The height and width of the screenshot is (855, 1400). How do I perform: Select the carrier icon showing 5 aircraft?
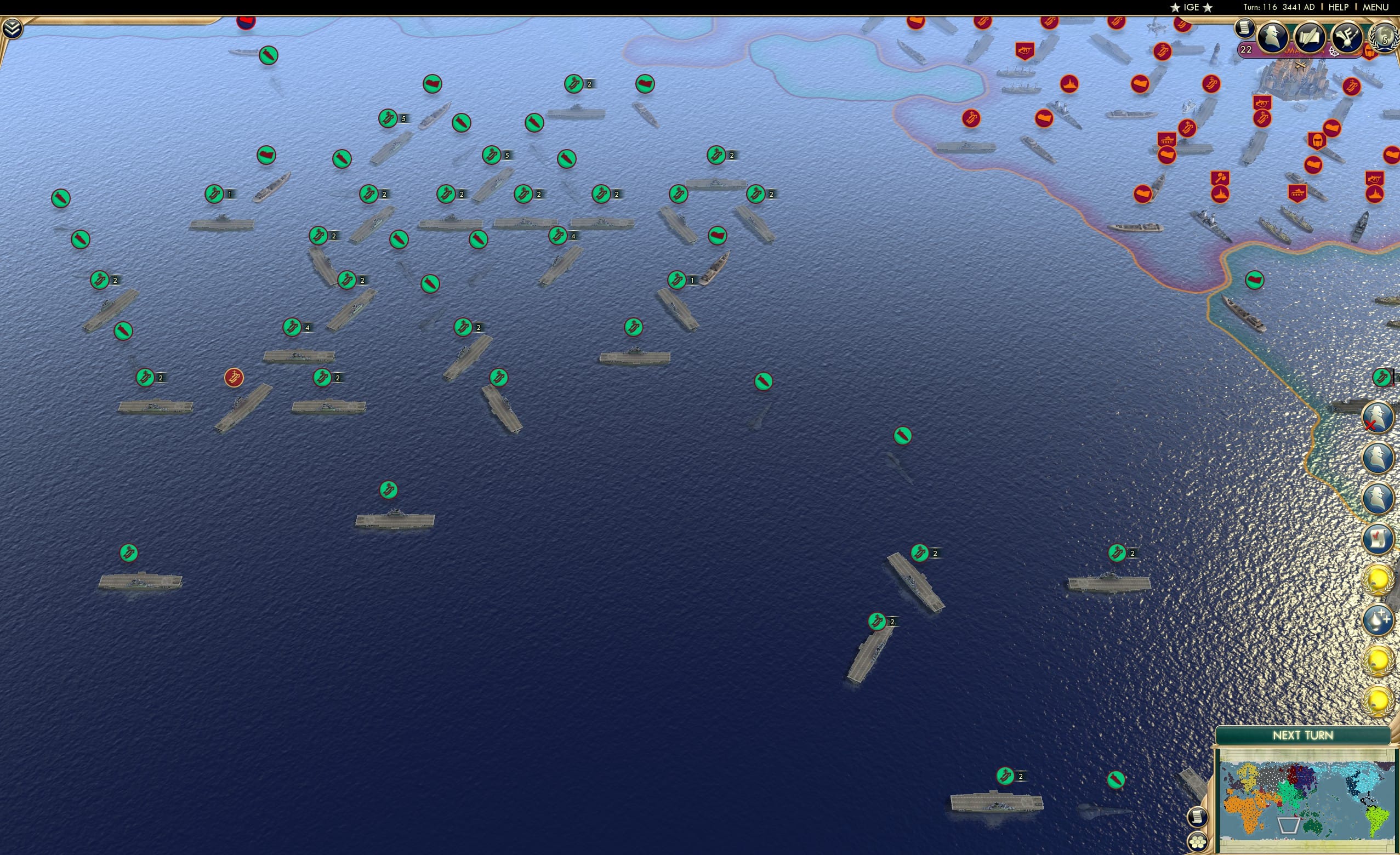pos(389,118)
